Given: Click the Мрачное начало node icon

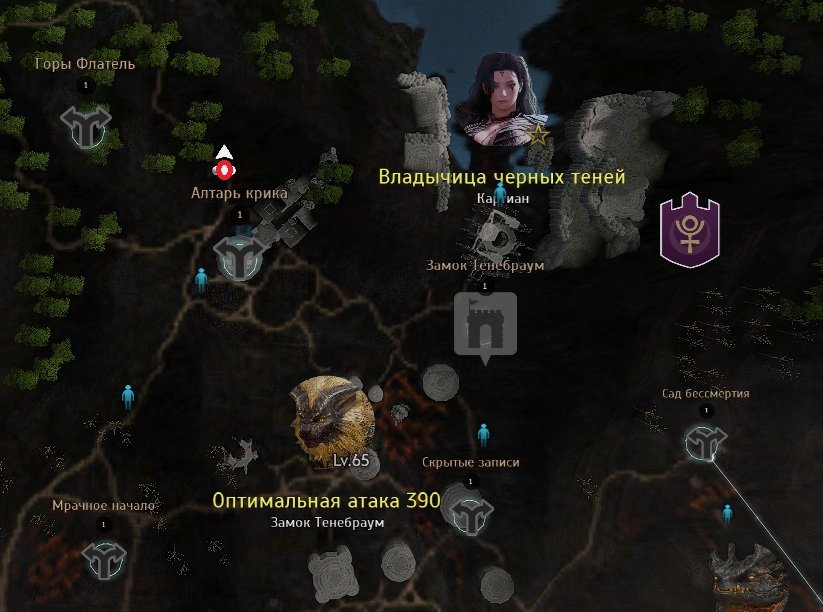Looking at the screenshot, I should [x=103, y=560].
